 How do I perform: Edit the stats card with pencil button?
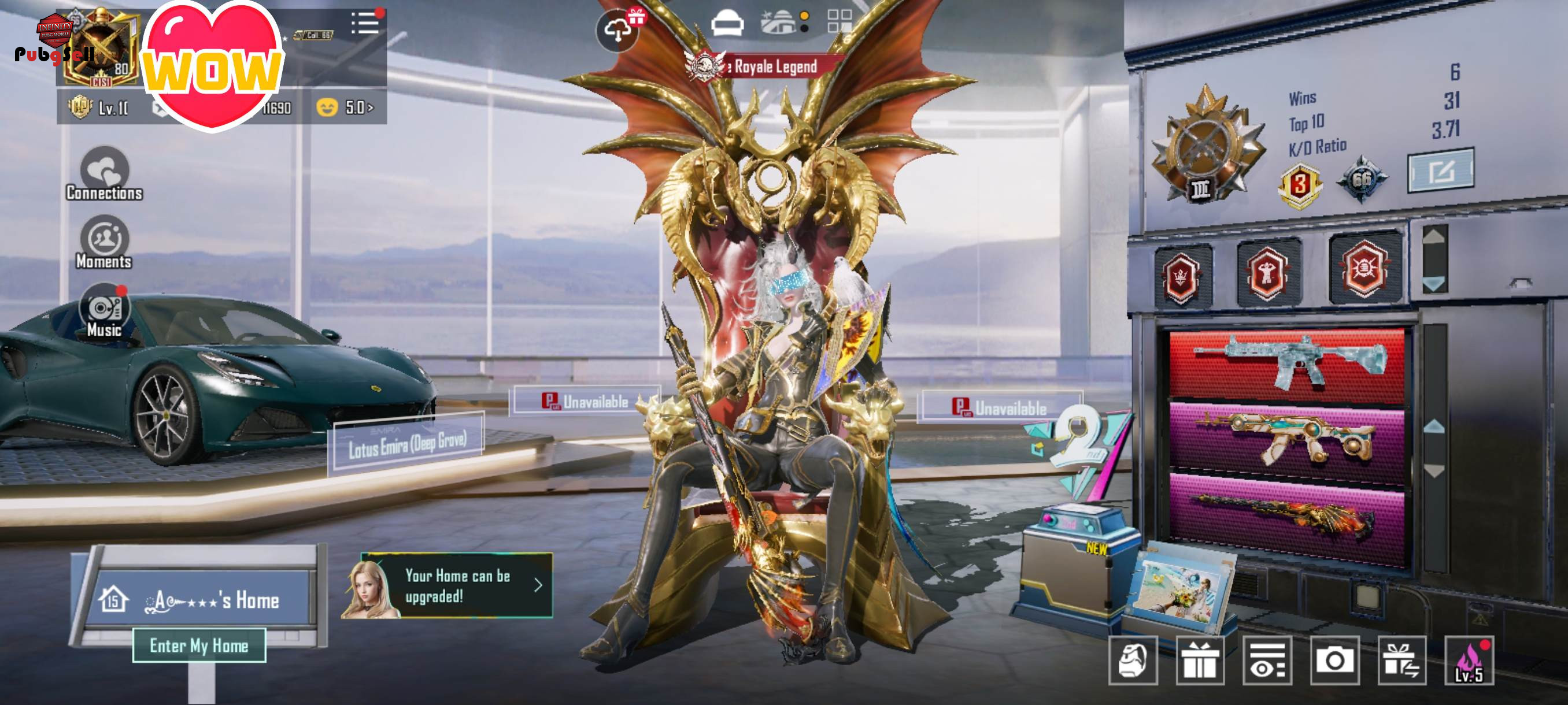(x=1441, y=170)
